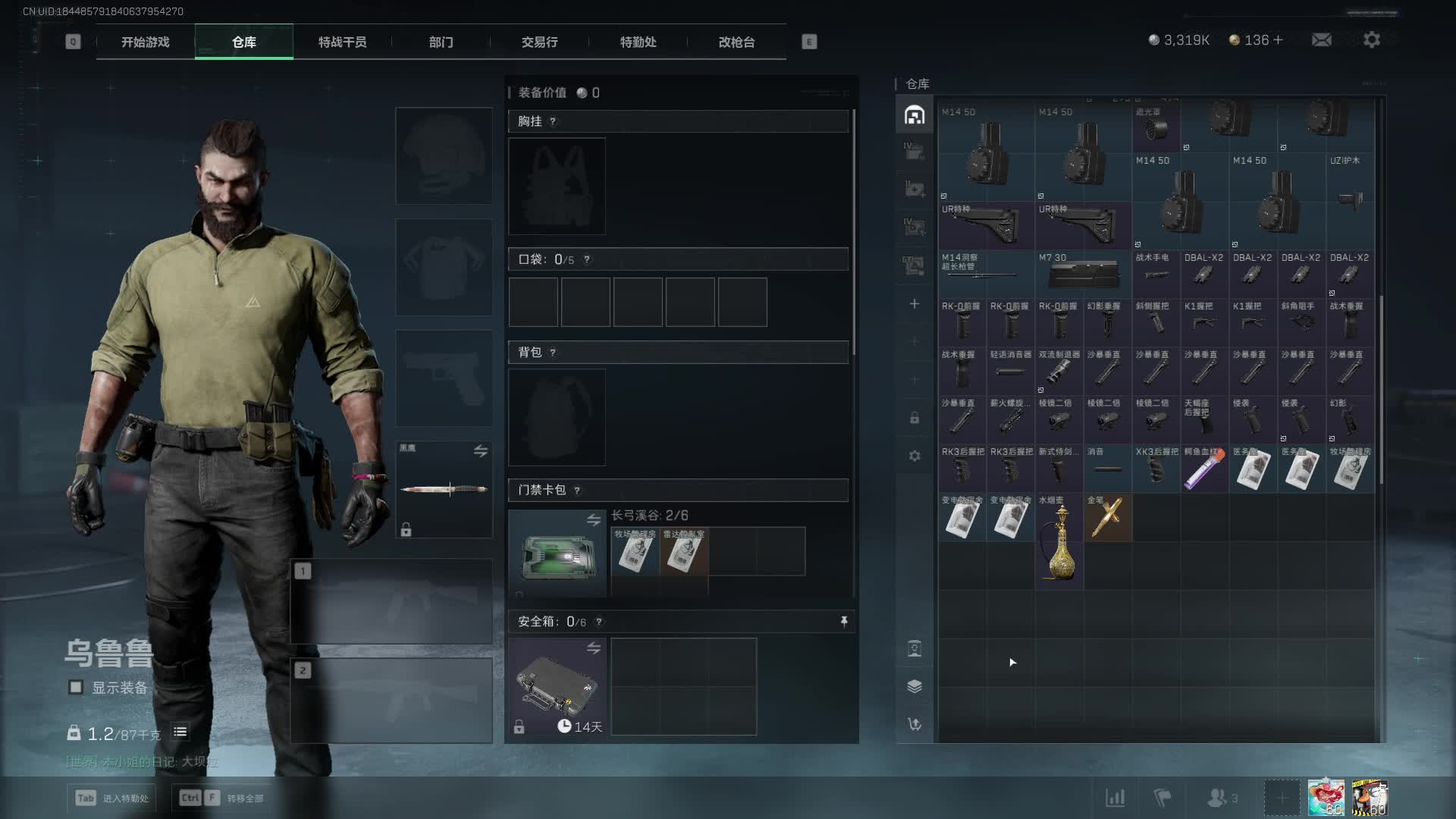Click the M7 30 magazine in storage
Viewport: 1456px width, 819px height.
coord(1083,274)
